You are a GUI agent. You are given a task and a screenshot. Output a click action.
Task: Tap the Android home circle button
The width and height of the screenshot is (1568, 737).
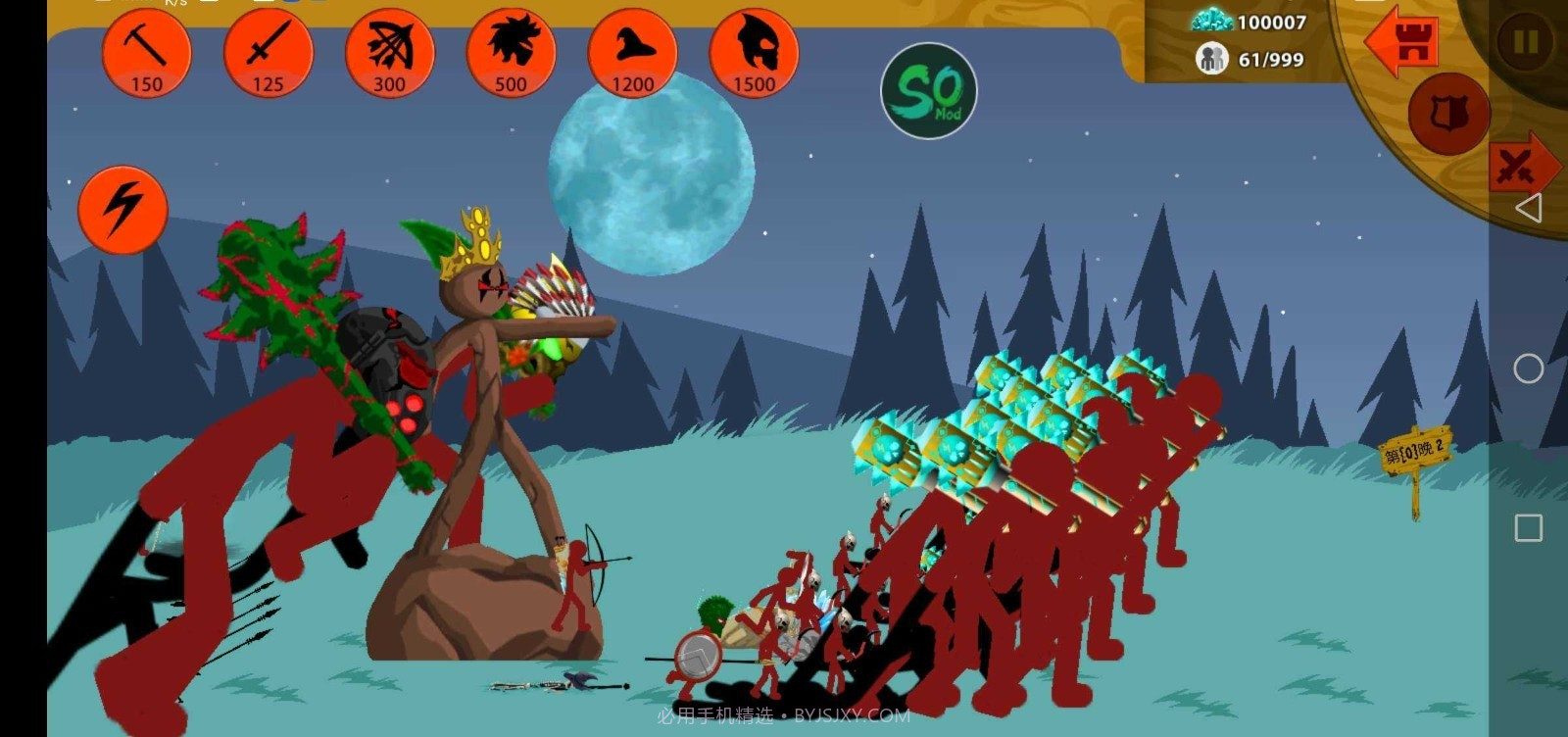[1528, 368]
